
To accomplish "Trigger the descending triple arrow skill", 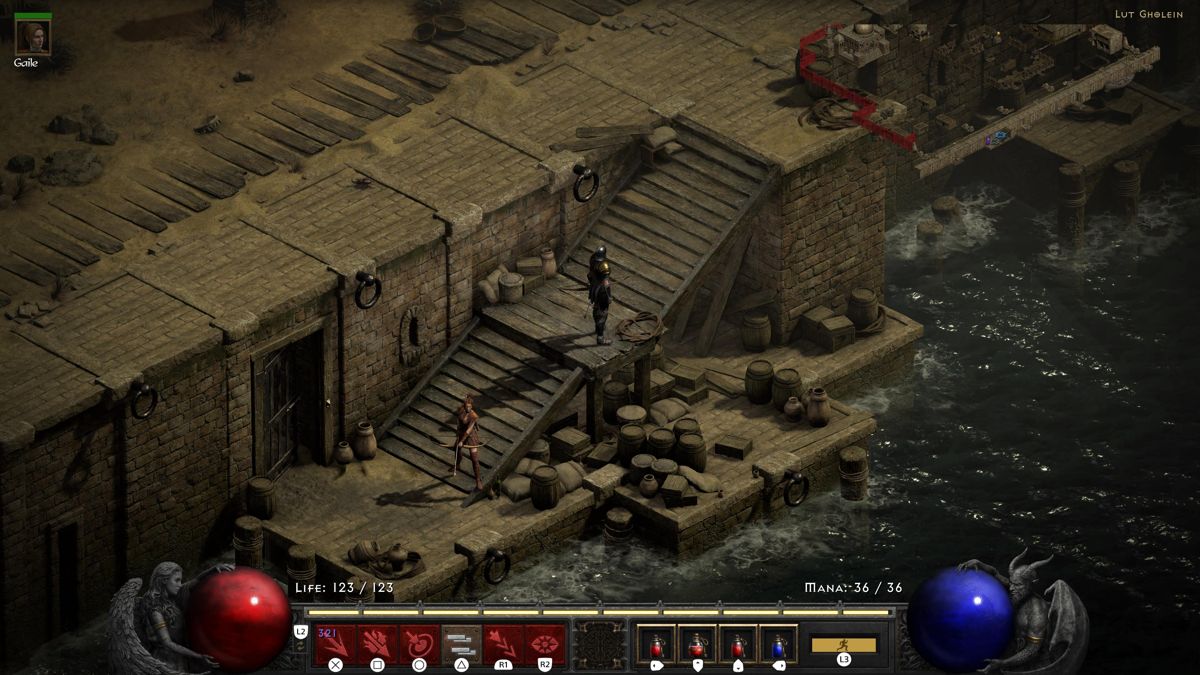I will click(x=503, y=644).
